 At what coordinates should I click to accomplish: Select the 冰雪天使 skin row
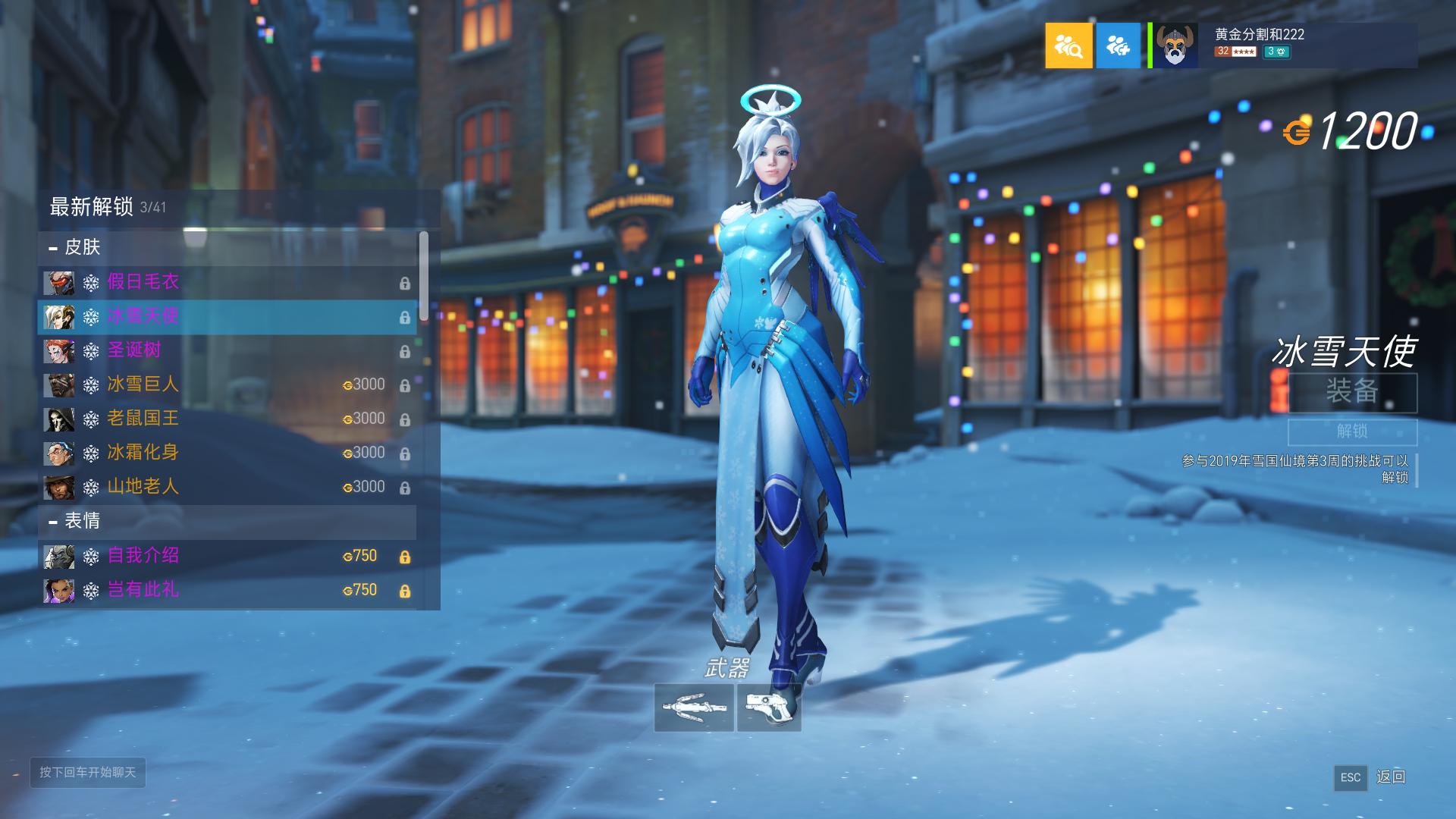[226, 317]
